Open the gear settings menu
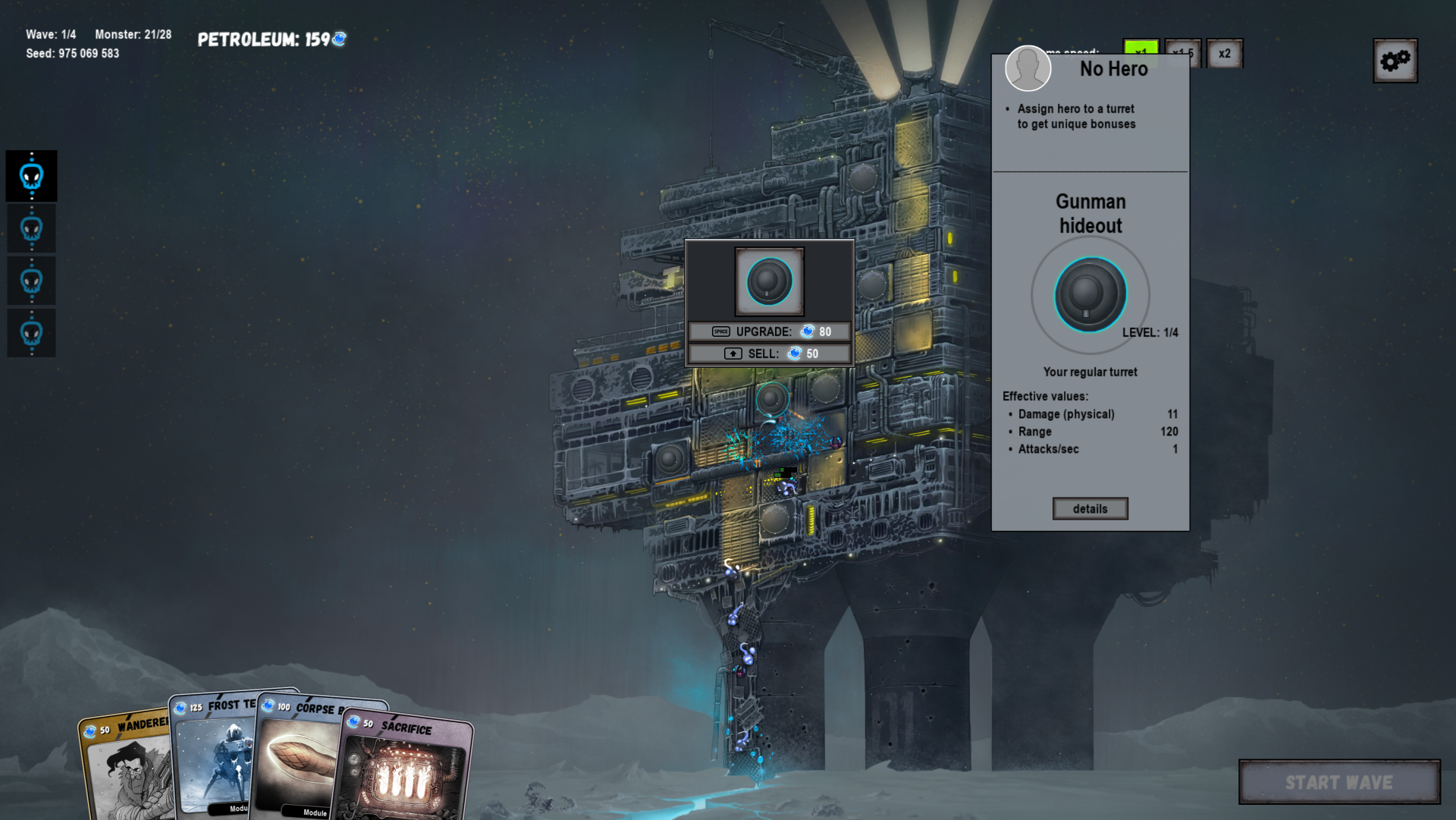1456x820 pixels. click(1395, 61)
